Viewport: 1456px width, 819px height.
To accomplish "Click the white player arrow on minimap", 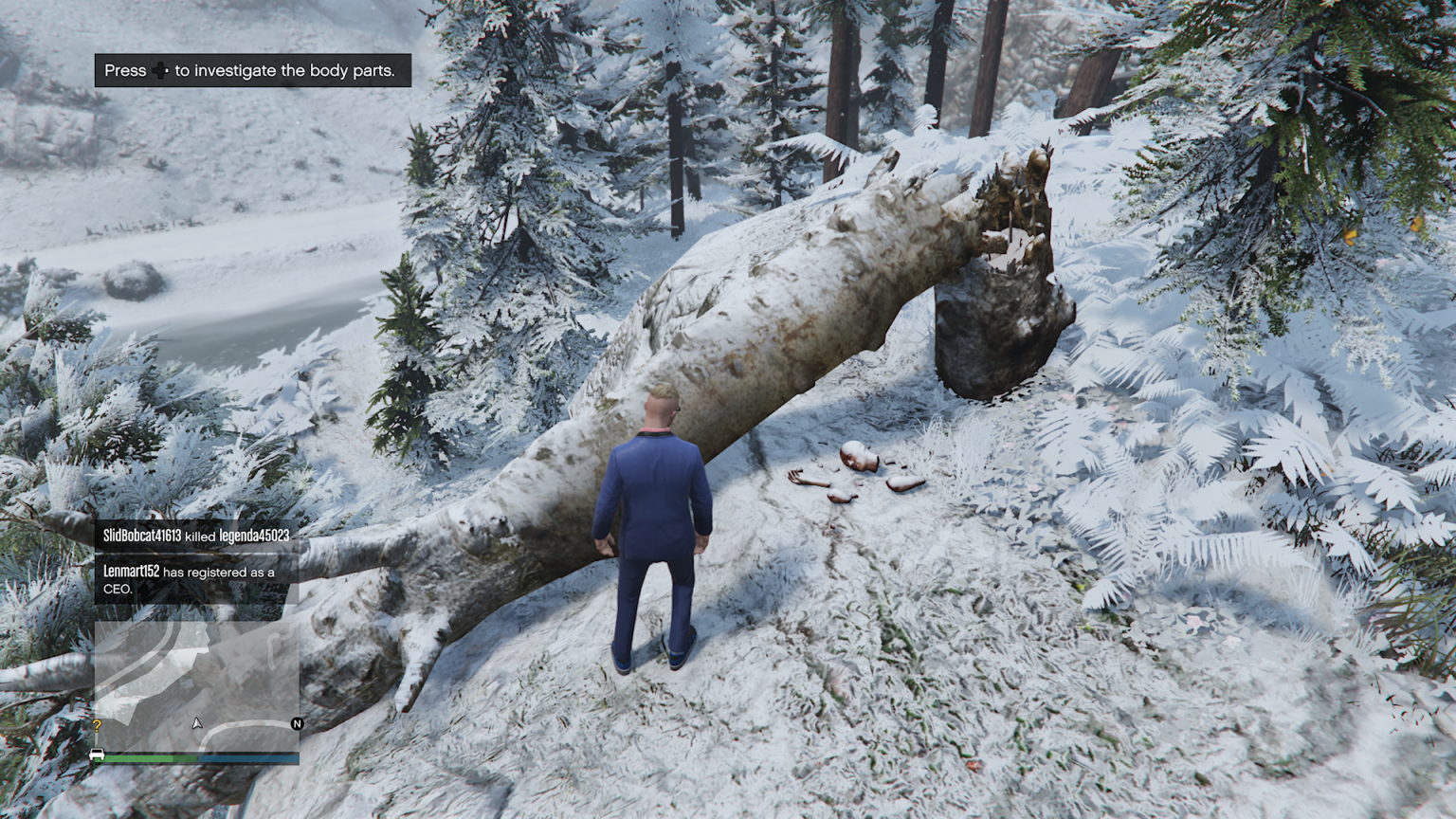I will 196,724.
